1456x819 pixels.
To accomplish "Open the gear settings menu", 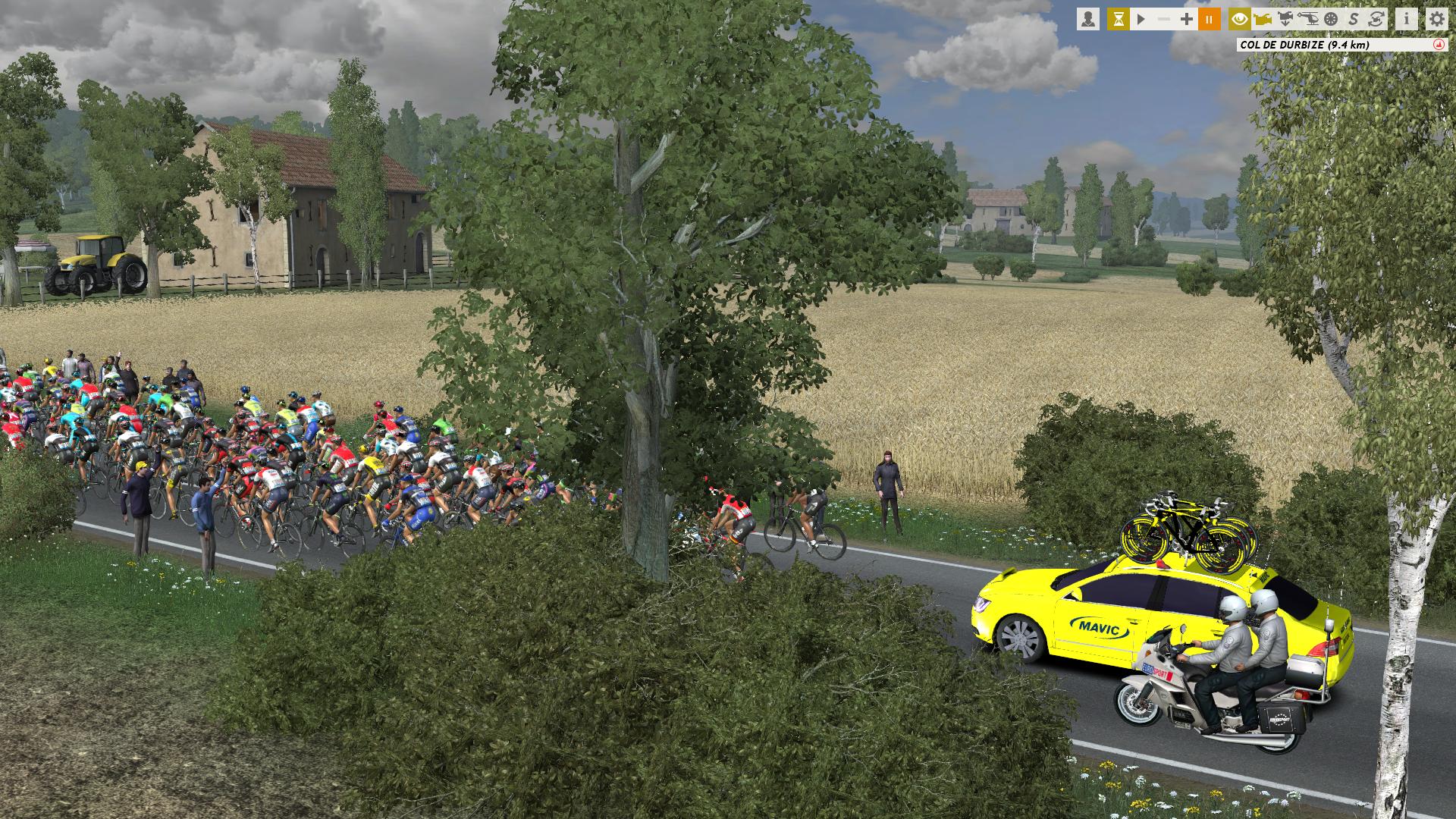I will (x=1436, y=19).
